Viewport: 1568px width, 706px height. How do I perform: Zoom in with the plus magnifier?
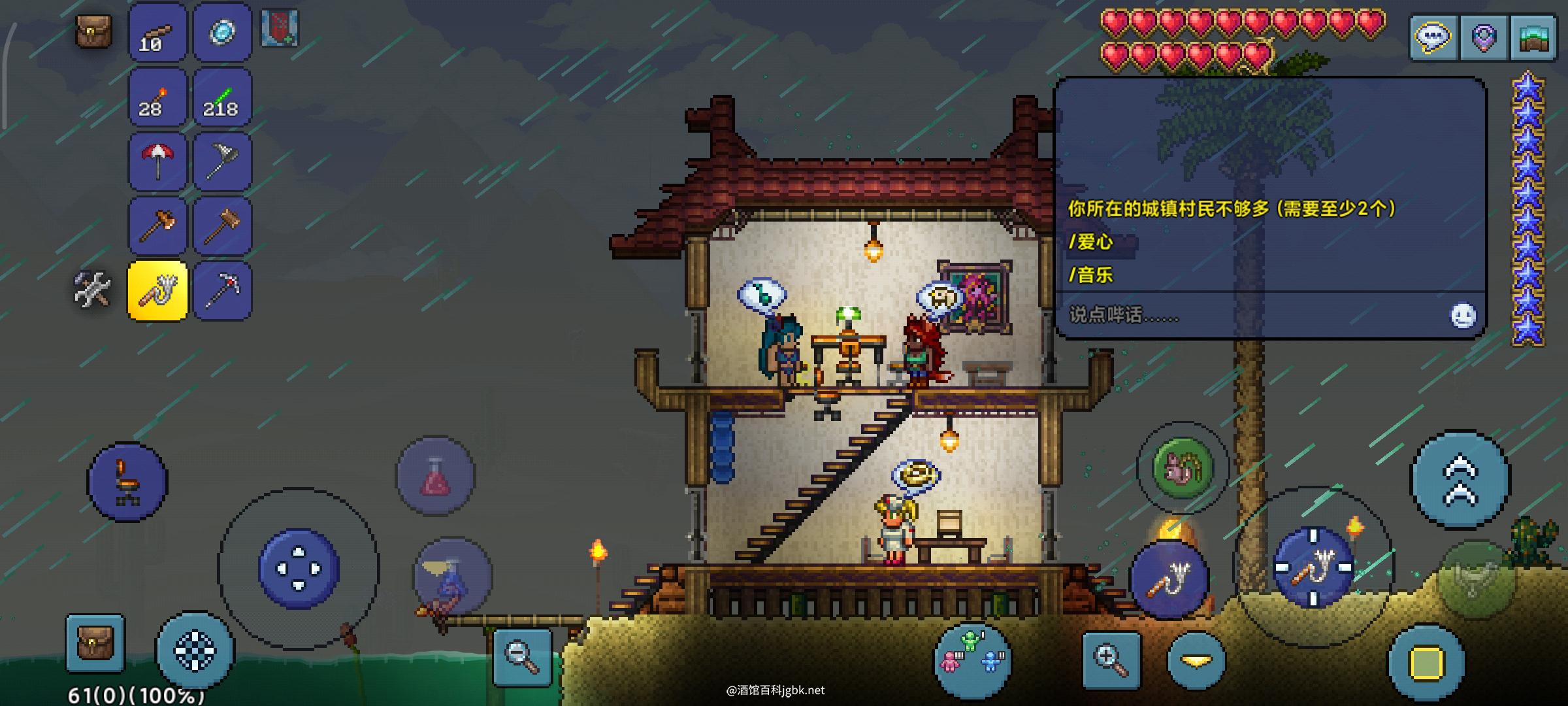click(x=1111, y=660)
